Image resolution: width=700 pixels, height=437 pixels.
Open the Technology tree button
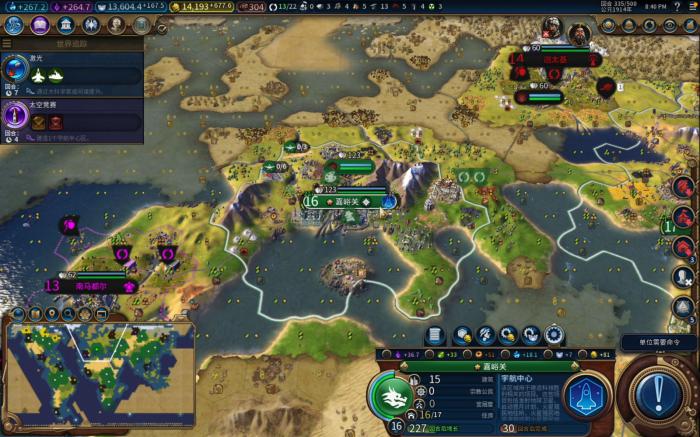point(17,24)
